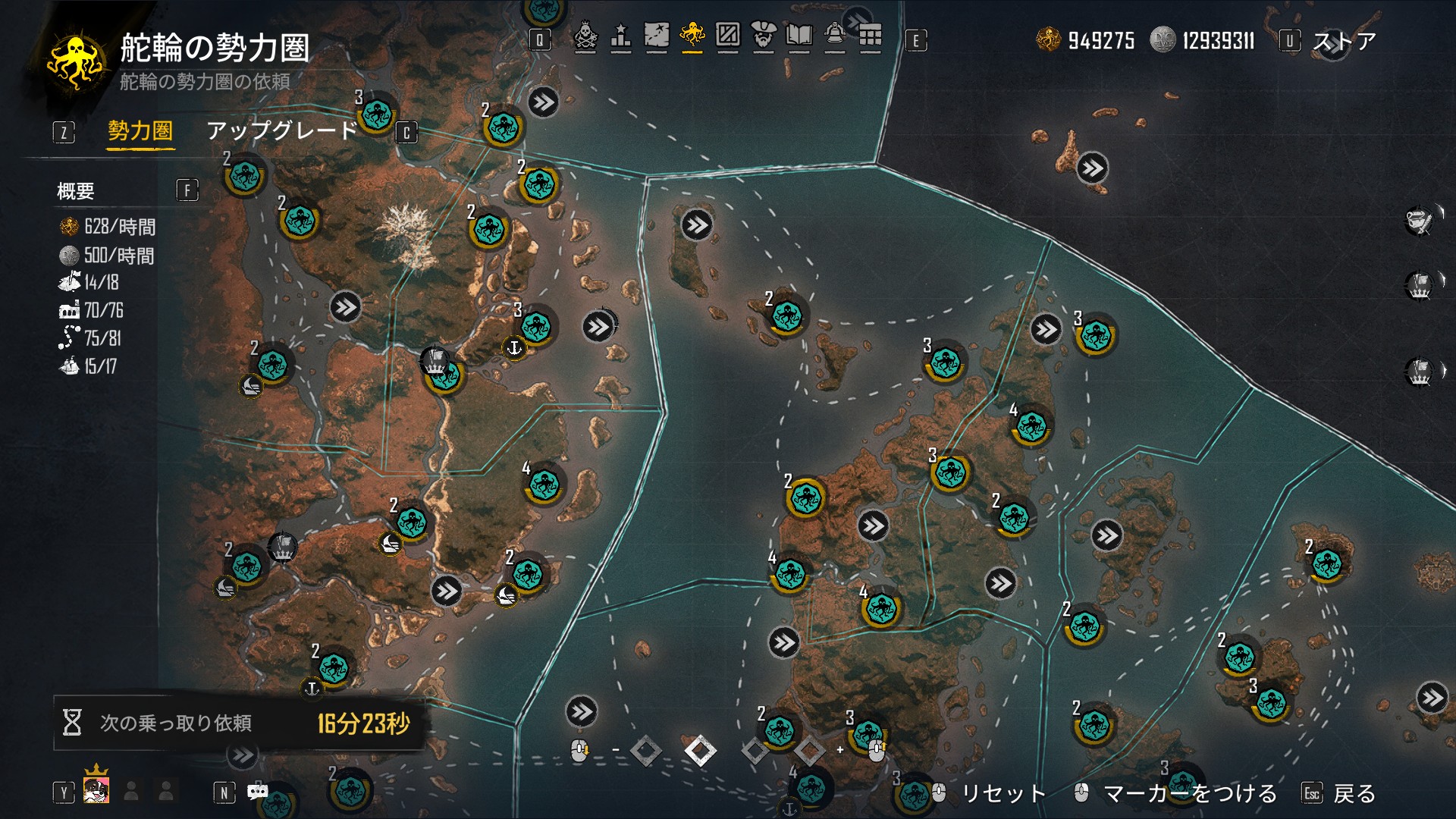Switch to the アップグレード tab
The width and height of the screenshot is (1456, 819).
tap(281, 131)
